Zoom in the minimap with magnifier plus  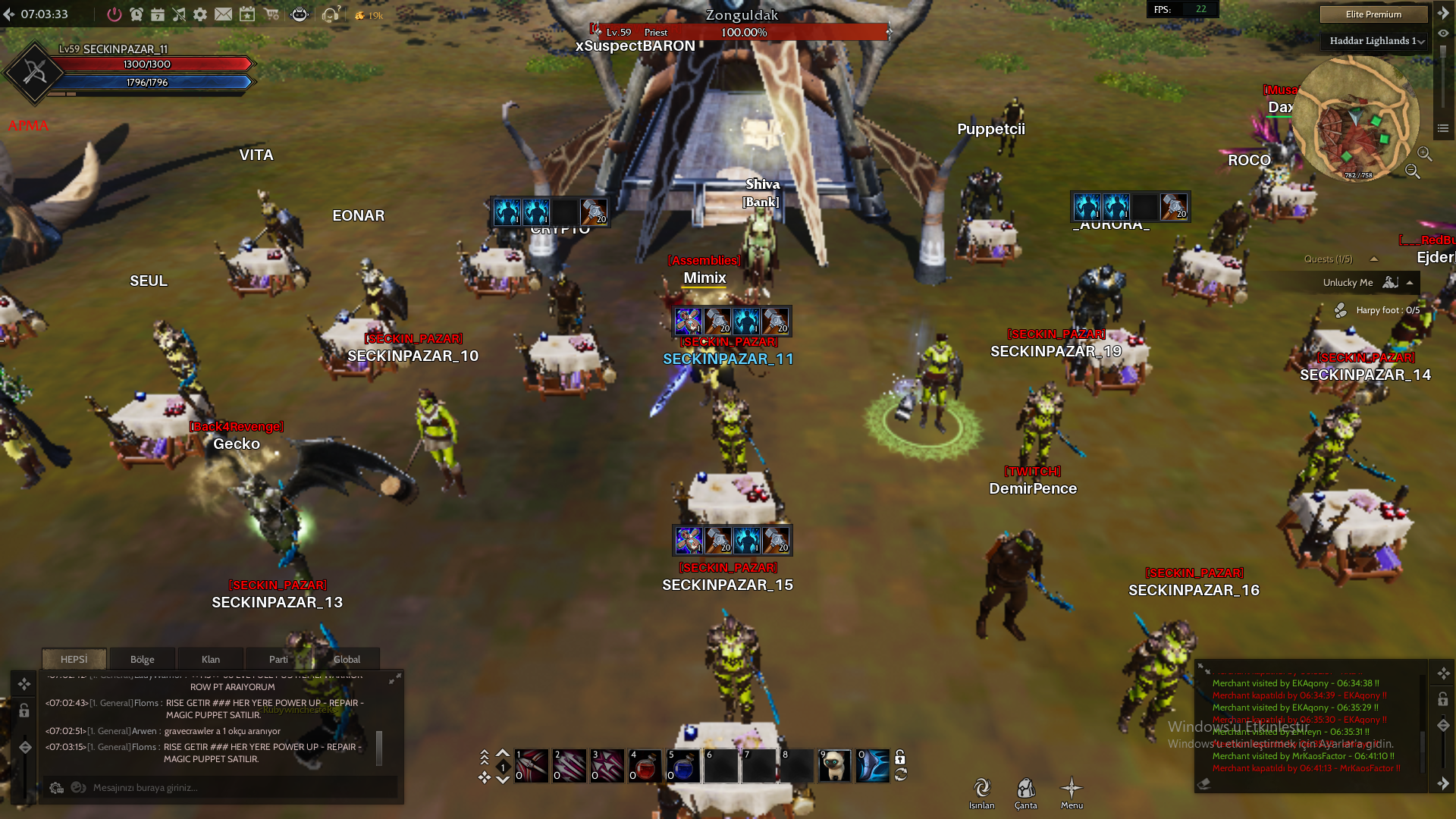[x=1425, y=154]
